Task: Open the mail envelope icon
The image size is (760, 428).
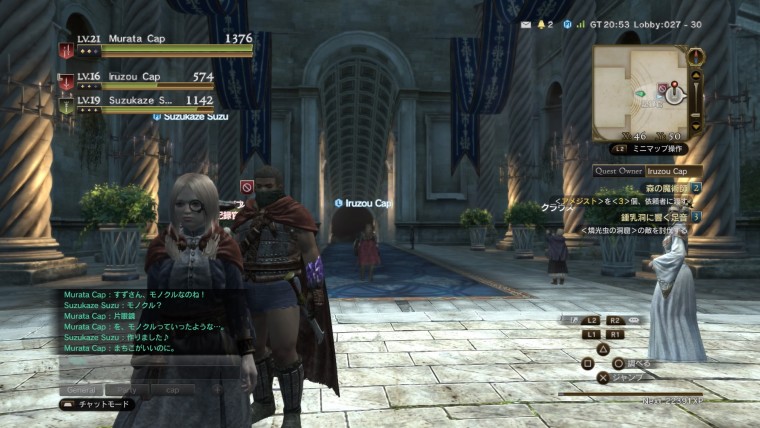Action: click(x=524, y=22)
